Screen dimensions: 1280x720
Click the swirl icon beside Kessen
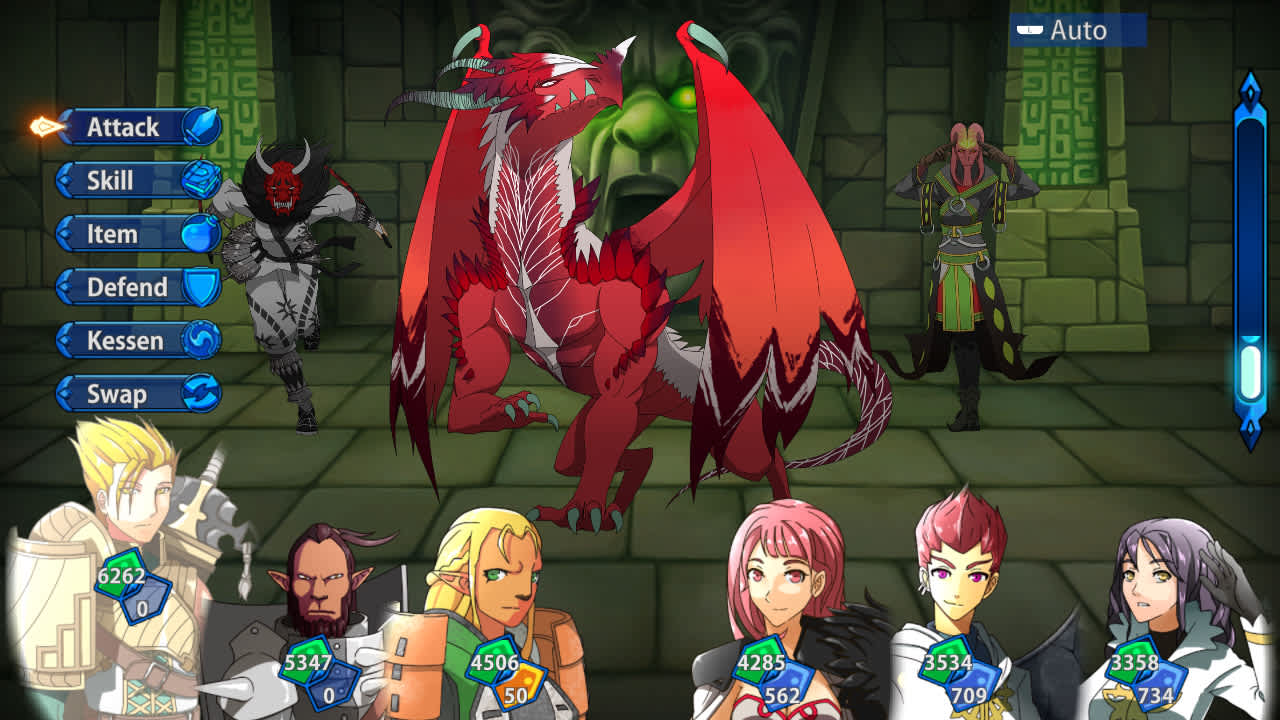coord(203,340)
